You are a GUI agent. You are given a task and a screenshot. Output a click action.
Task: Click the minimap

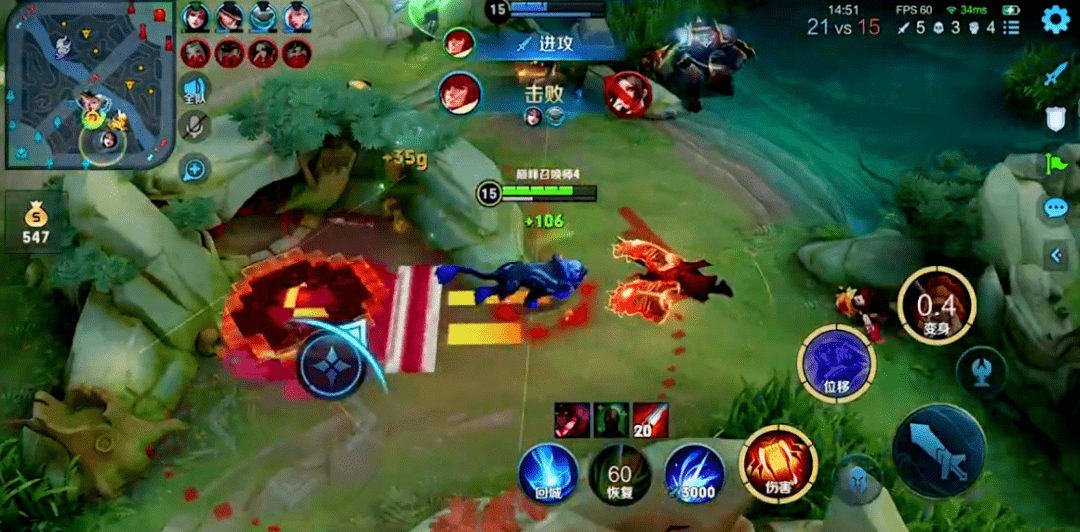click(89, 85)
